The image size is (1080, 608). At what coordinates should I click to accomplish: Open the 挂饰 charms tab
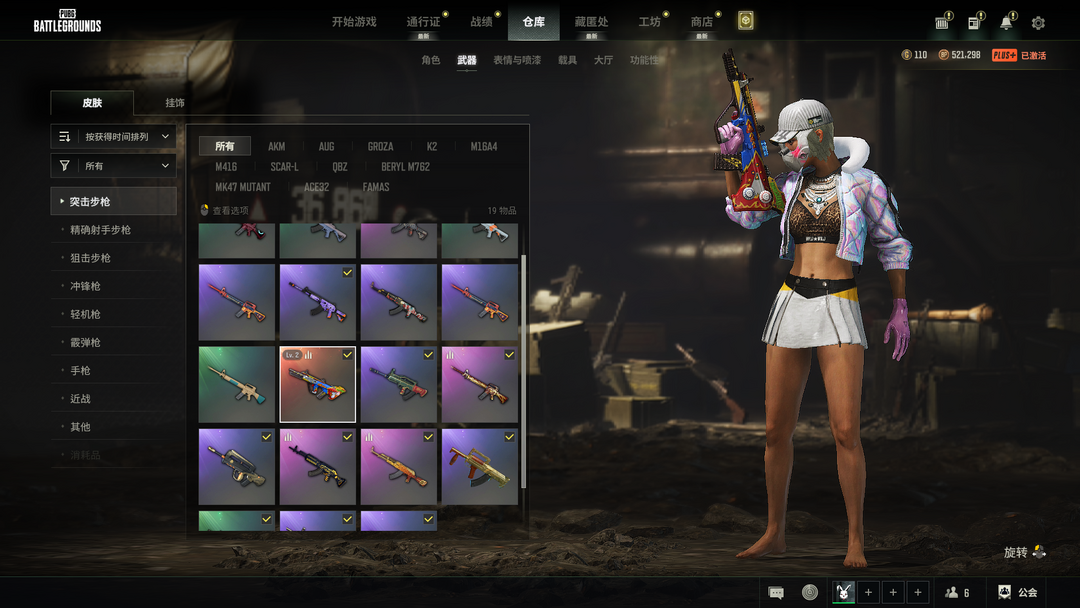coord(175,103)
